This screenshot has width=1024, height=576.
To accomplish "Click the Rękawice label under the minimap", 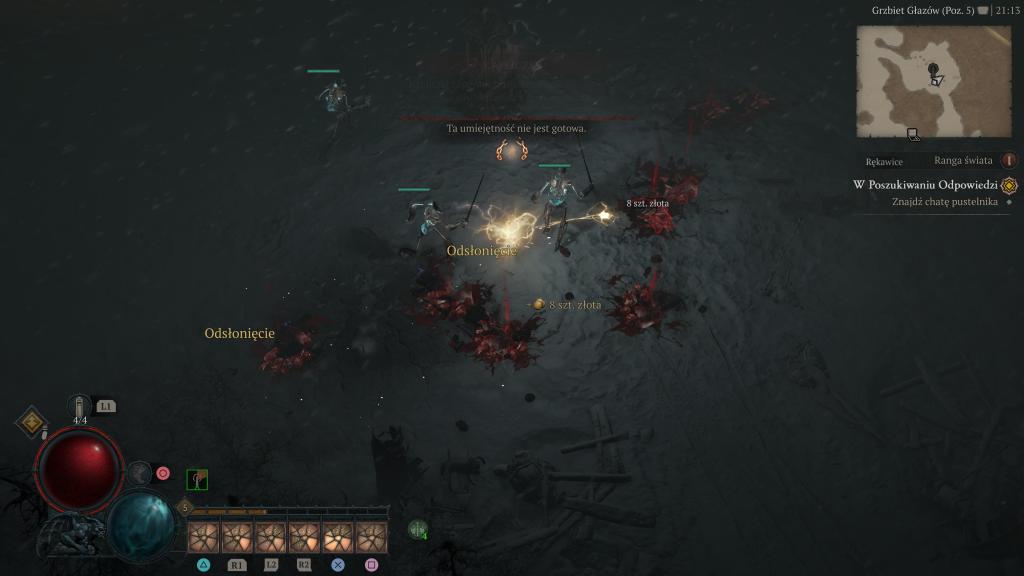I will click(x=884, y=161).
